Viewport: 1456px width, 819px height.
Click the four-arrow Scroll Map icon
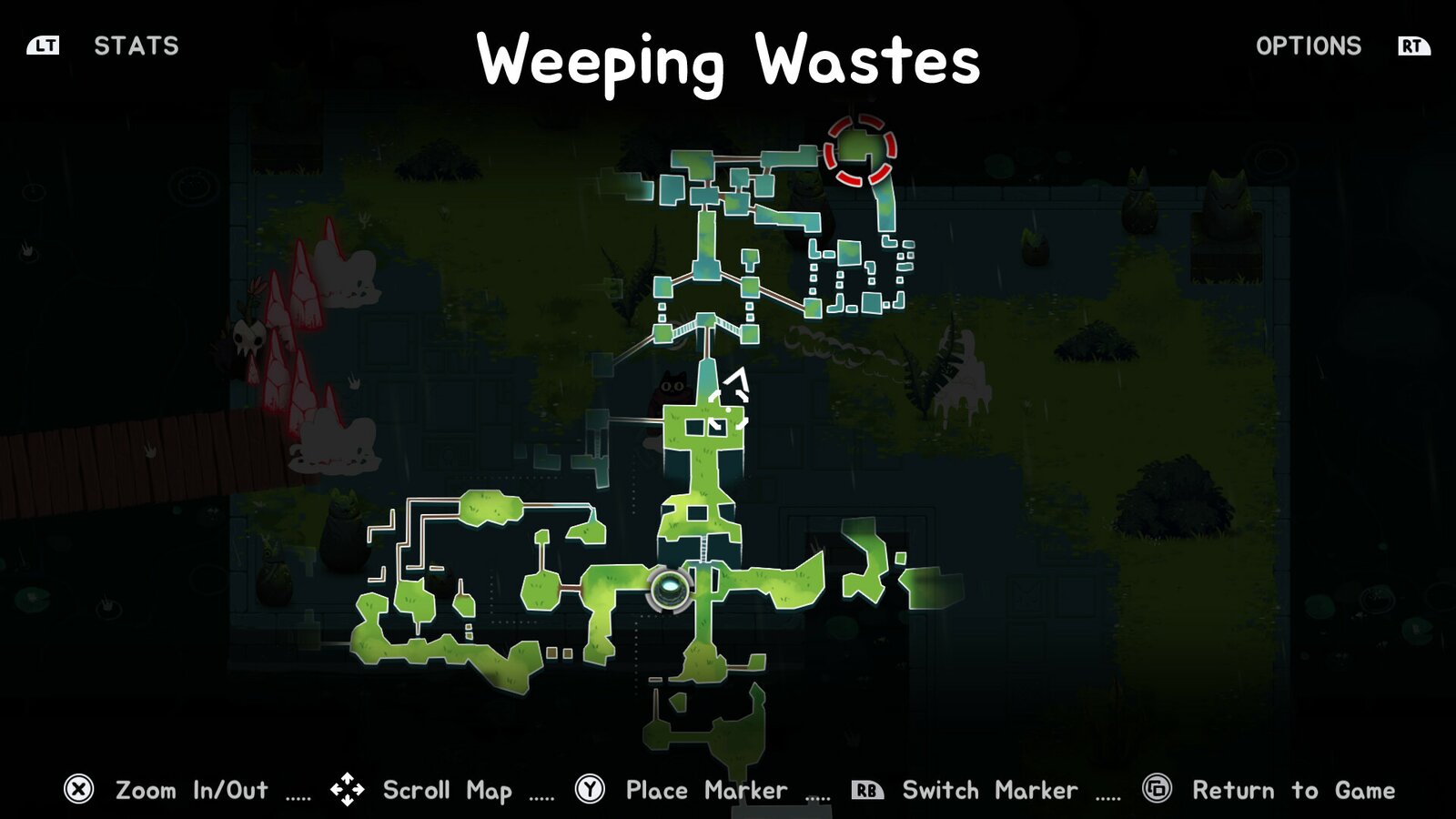click(349, 789)
